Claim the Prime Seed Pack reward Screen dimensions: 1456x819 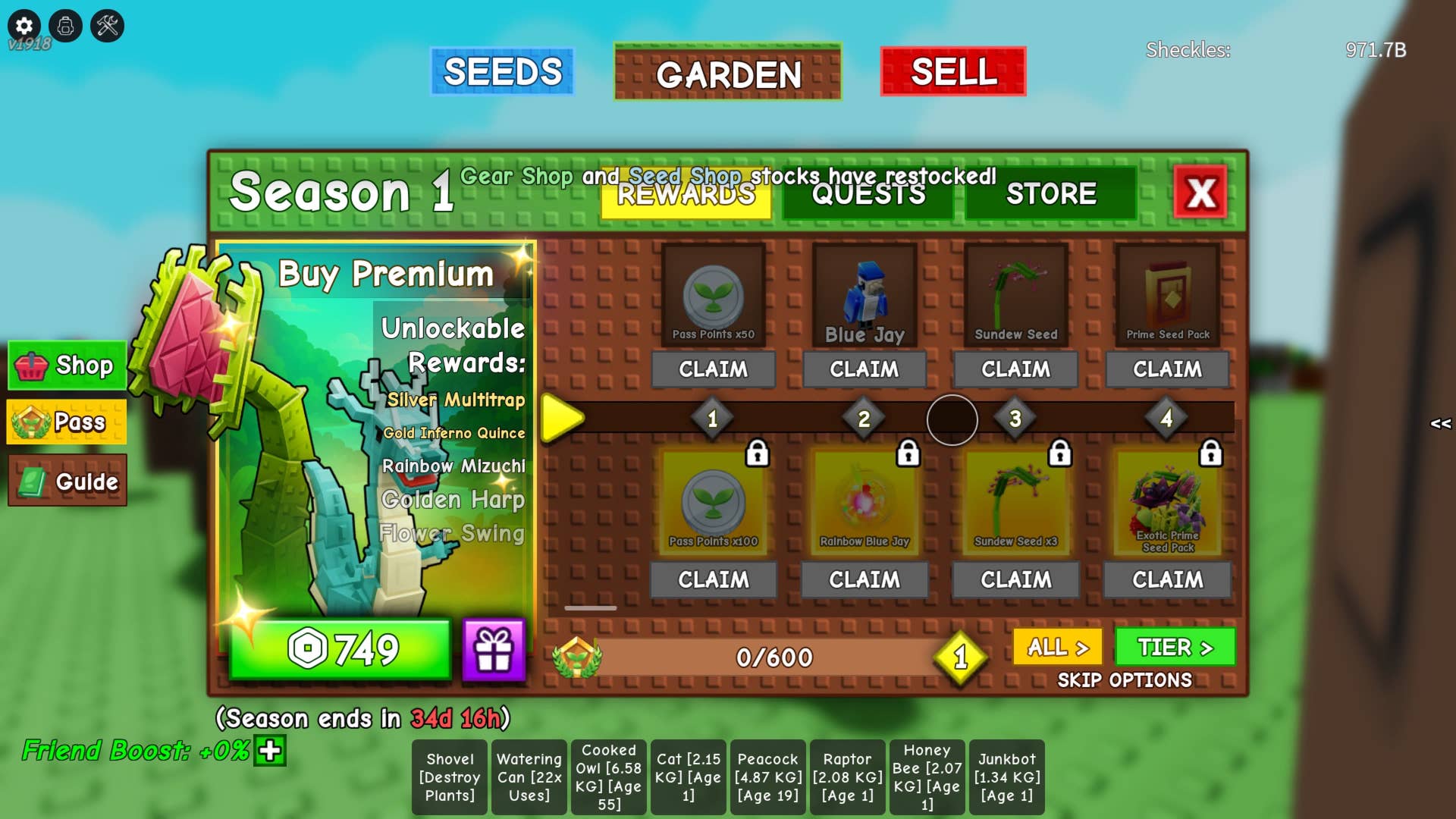pyautogui.click(x=1167, y=369)
